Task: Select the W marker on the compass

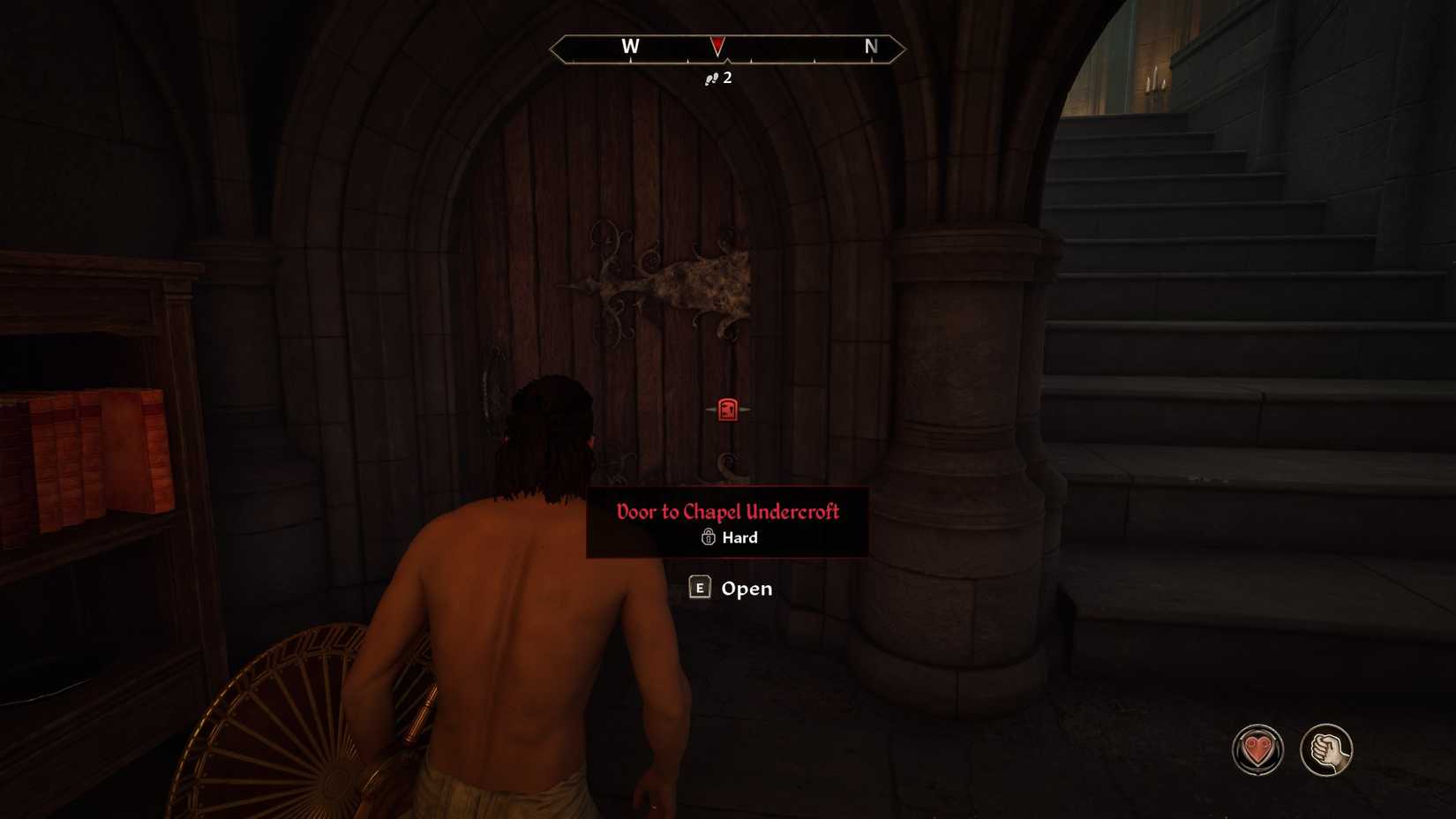Action: [x=630, y=47]
